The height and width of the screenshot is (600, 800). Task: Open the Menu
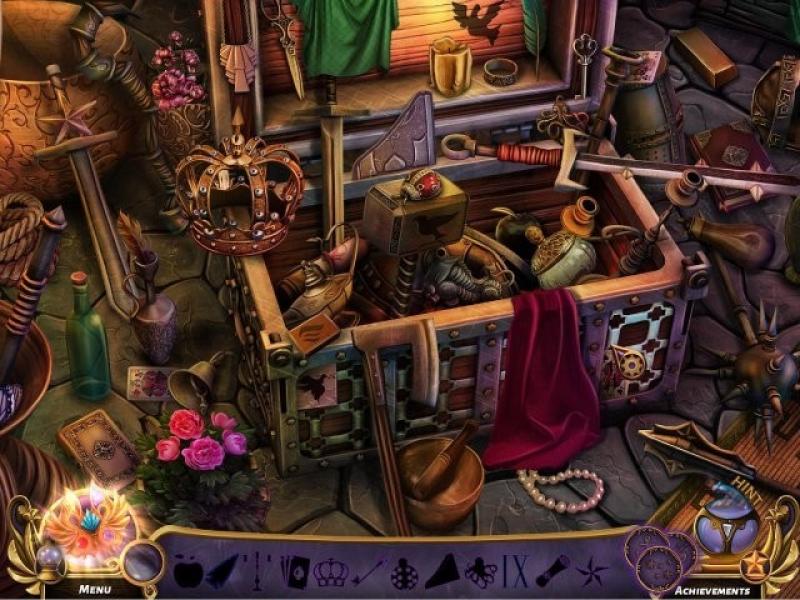(95, 590)
